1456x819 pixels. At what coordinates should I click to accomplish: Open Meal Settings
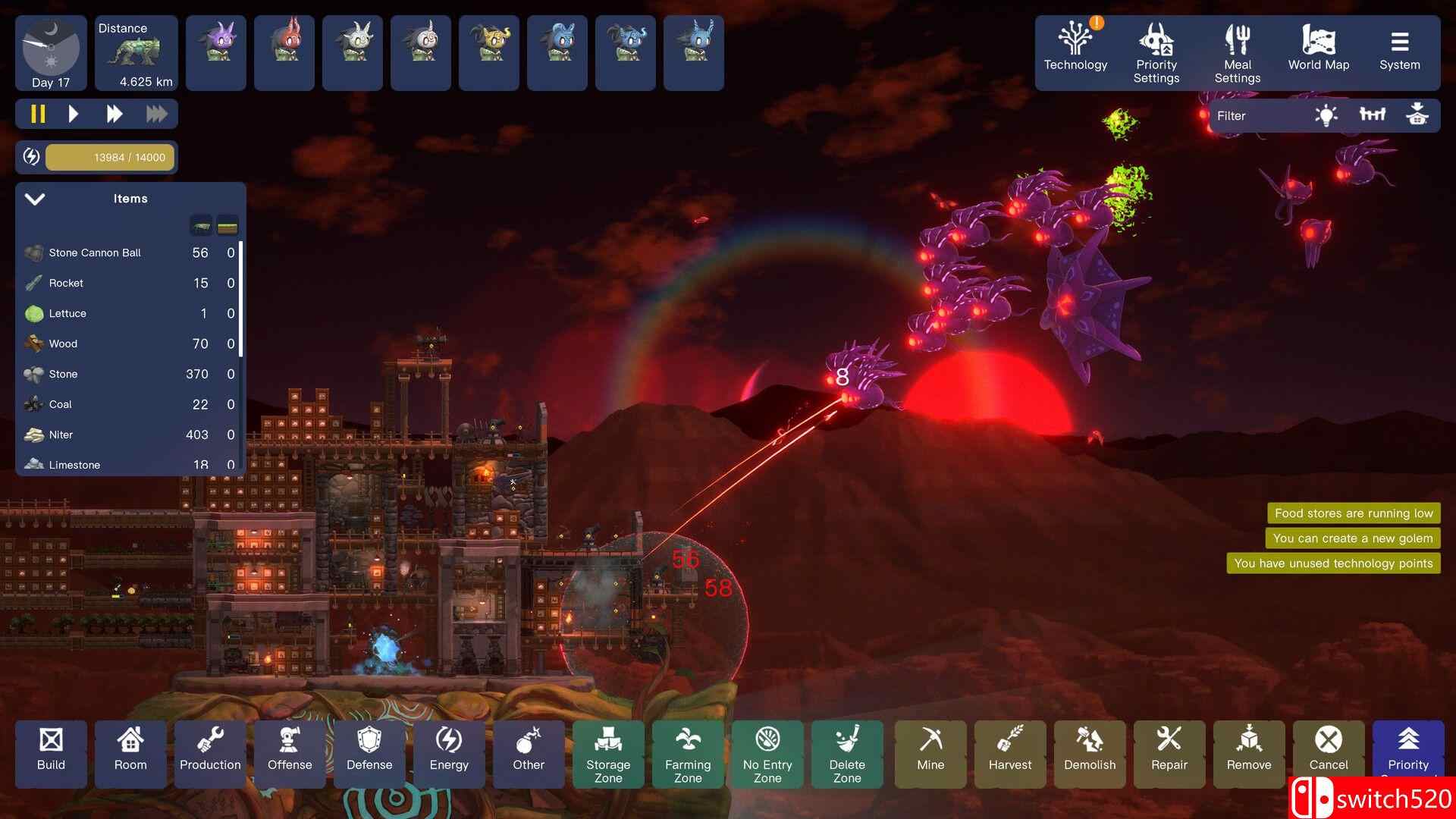[x=1237, y=52]
